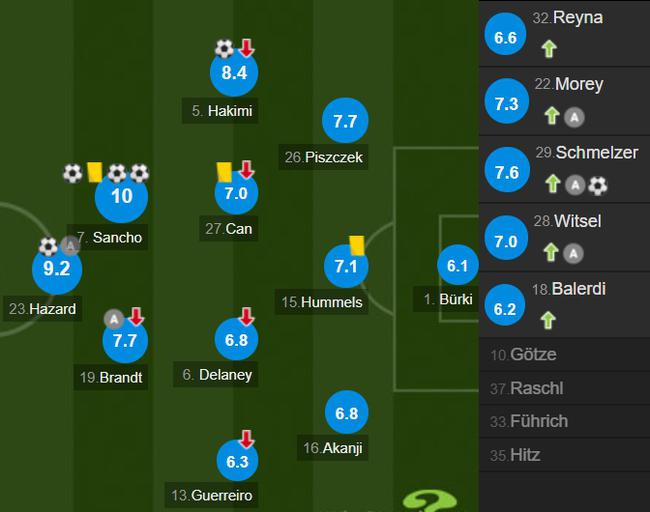
Task: Choose Can's 7.0 rating circle
Action: [235, 194]
